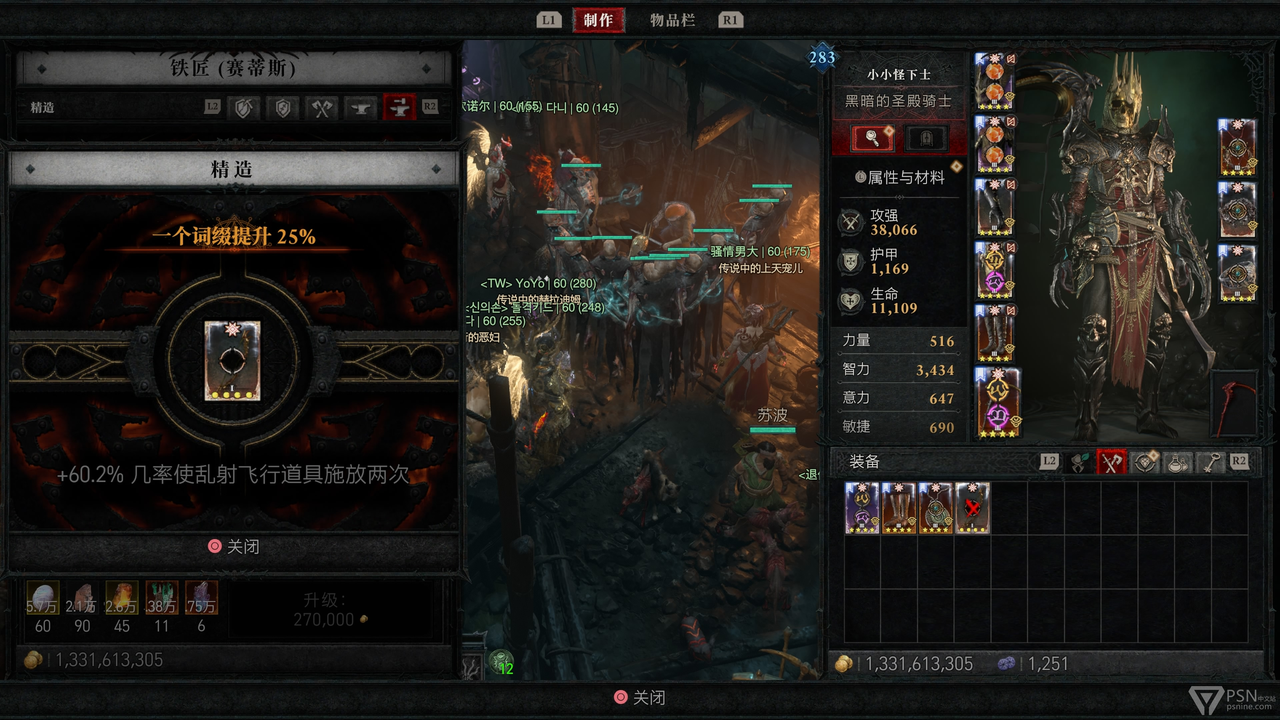
Task: Select the inventory item marked with red X
Action: tap(972, 508)
